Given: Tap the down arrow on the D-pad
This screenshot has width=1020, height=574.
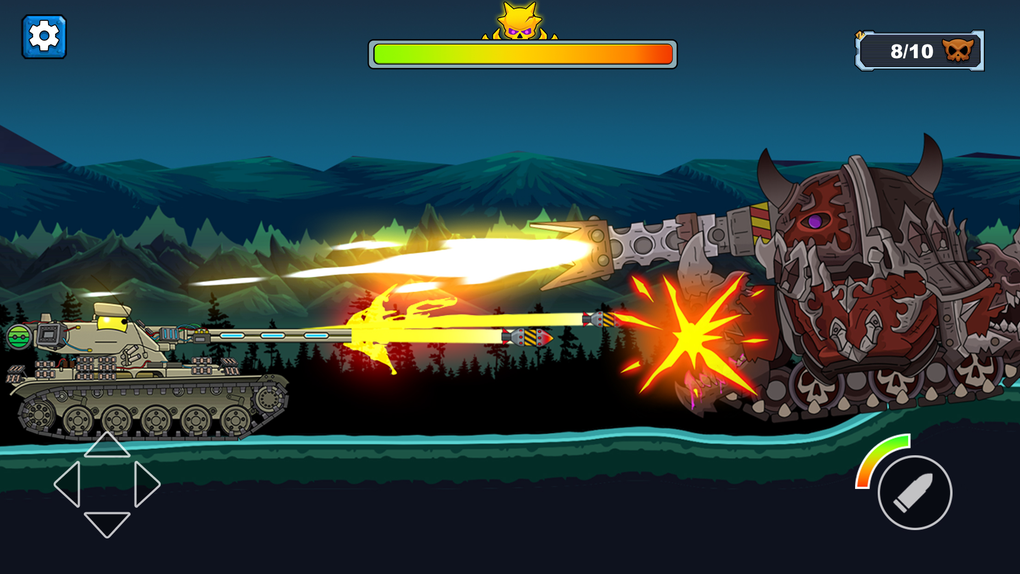Looking at the screenshot, I should pyautogui.click(x=106, y=523).
